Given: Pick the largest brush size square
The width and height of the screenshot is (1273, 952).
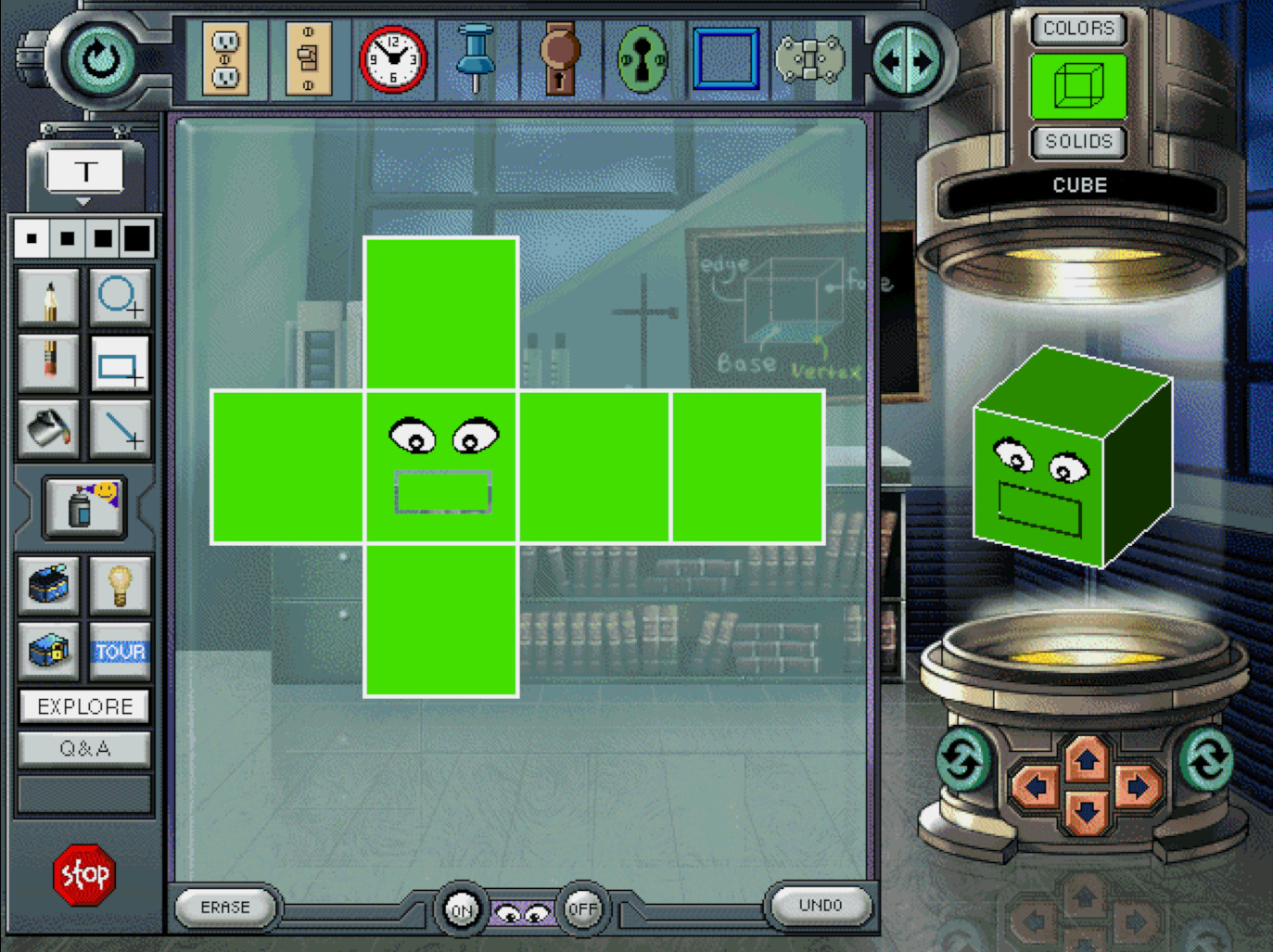Looking at the screenshot, I should pos(137,238).
